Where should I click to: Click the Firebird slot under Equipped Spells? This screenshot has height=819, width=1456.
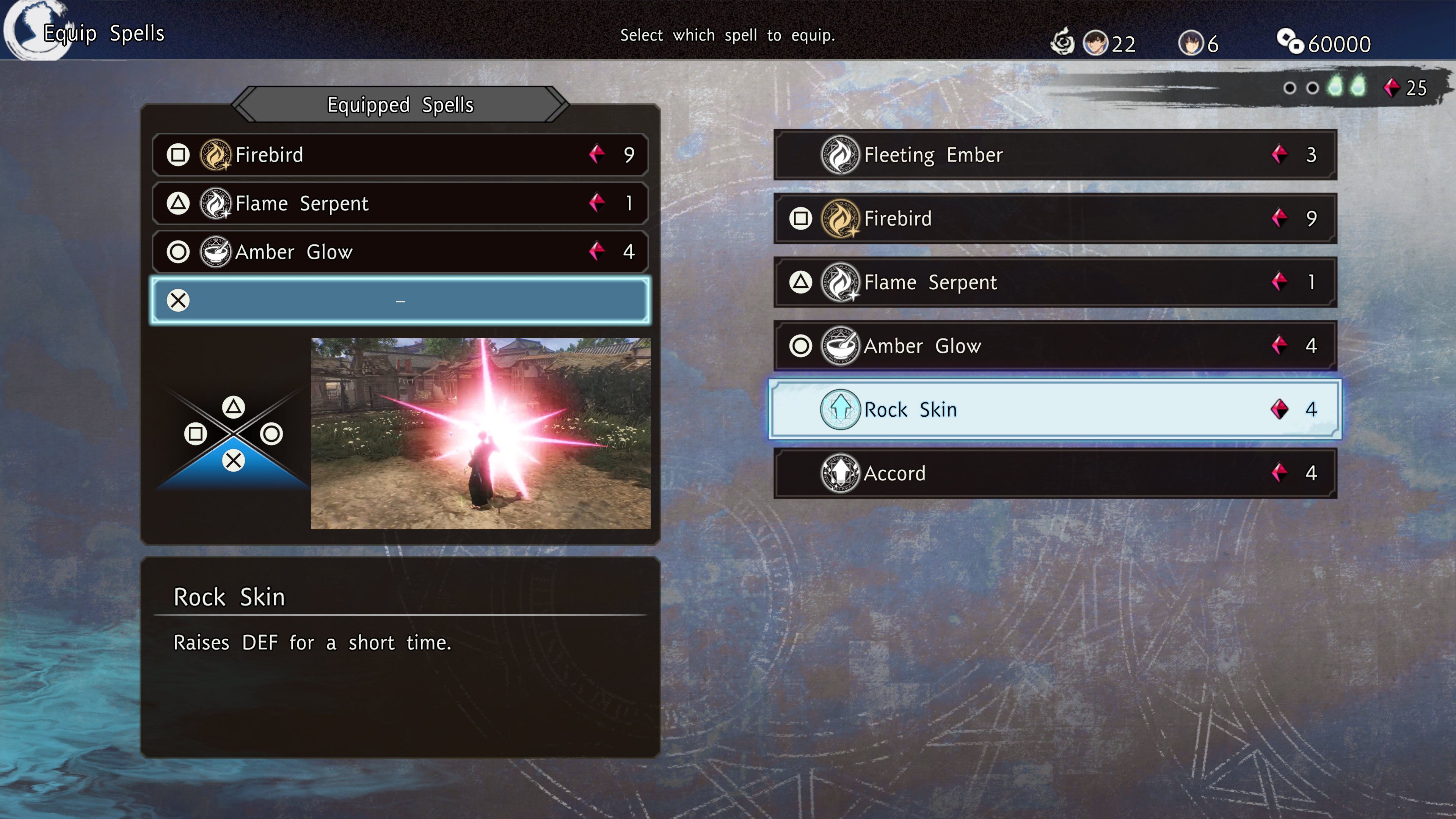400,155
